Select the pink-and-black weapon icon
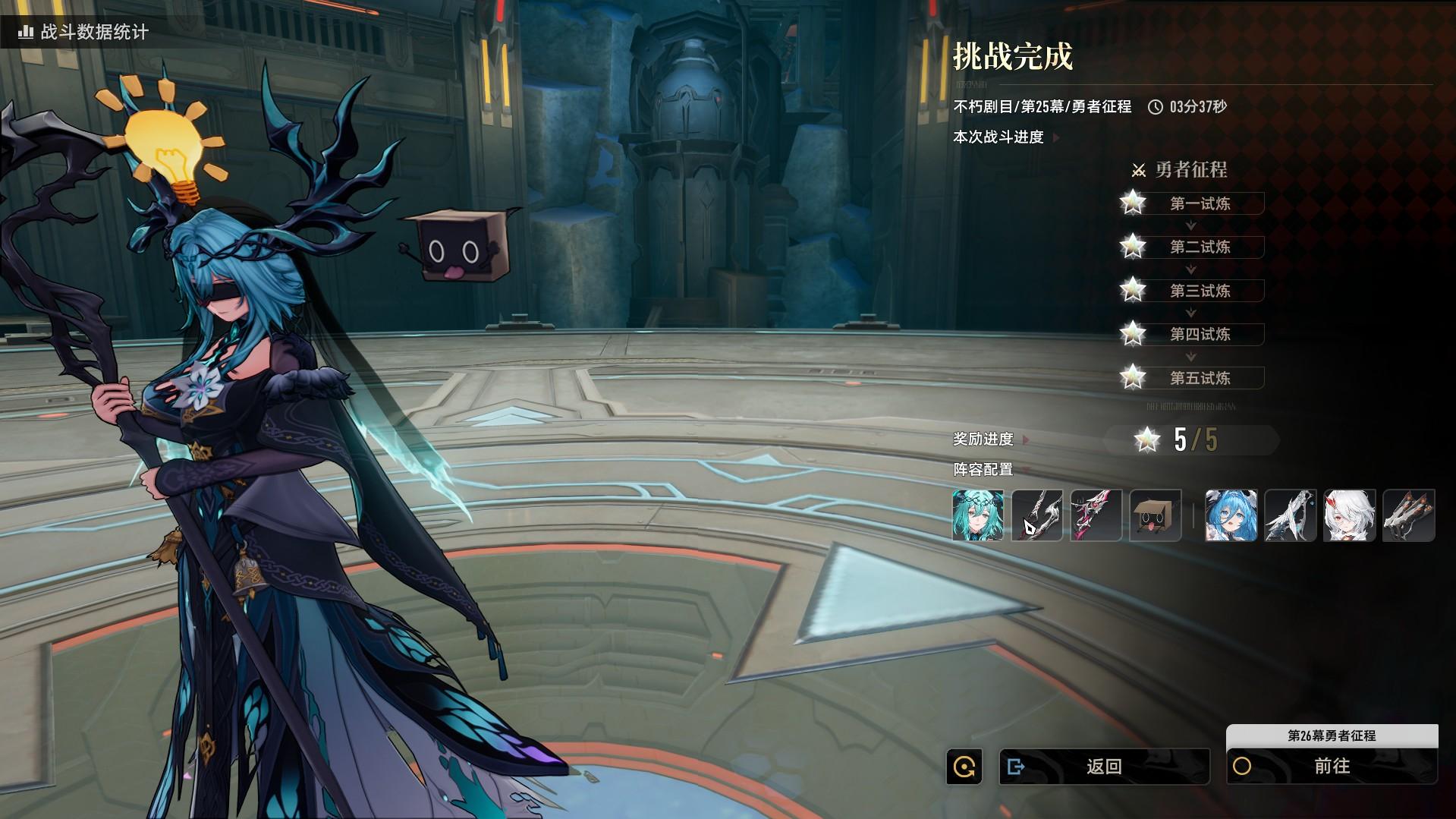 click(1096, 515)
